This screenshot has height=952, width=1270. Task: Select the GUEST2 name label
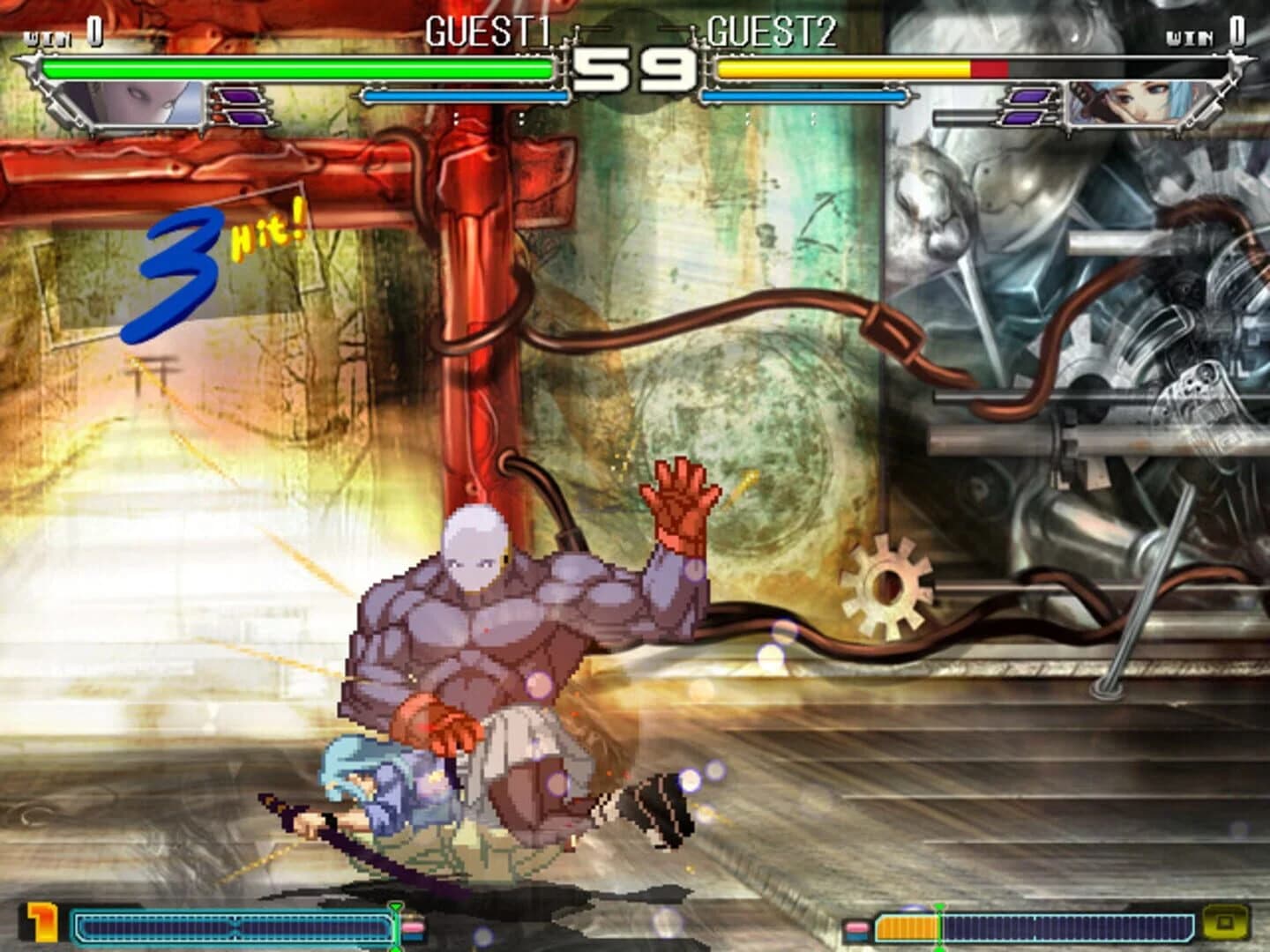770,31
